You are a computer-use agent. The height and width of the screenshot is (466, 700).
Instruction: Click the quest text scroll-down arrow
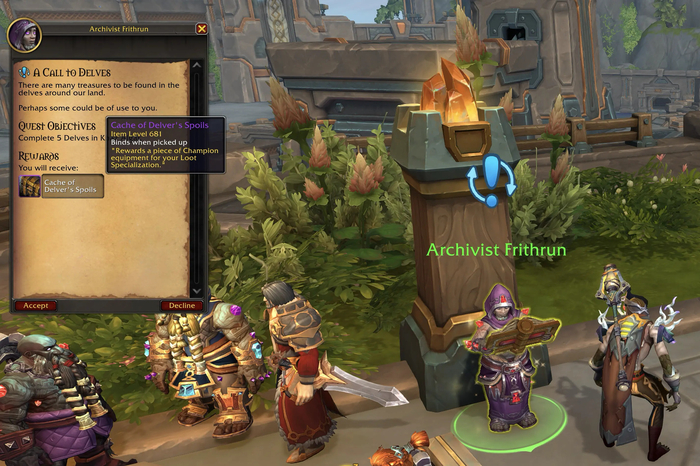[x=197, y=291]
